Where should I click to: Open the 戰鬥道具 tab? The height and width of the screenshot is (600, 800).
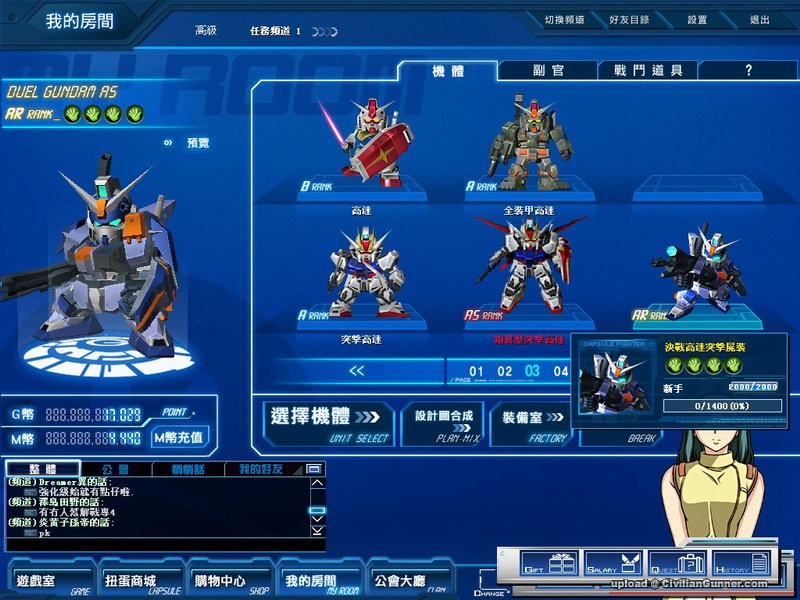tap(648, 71)
